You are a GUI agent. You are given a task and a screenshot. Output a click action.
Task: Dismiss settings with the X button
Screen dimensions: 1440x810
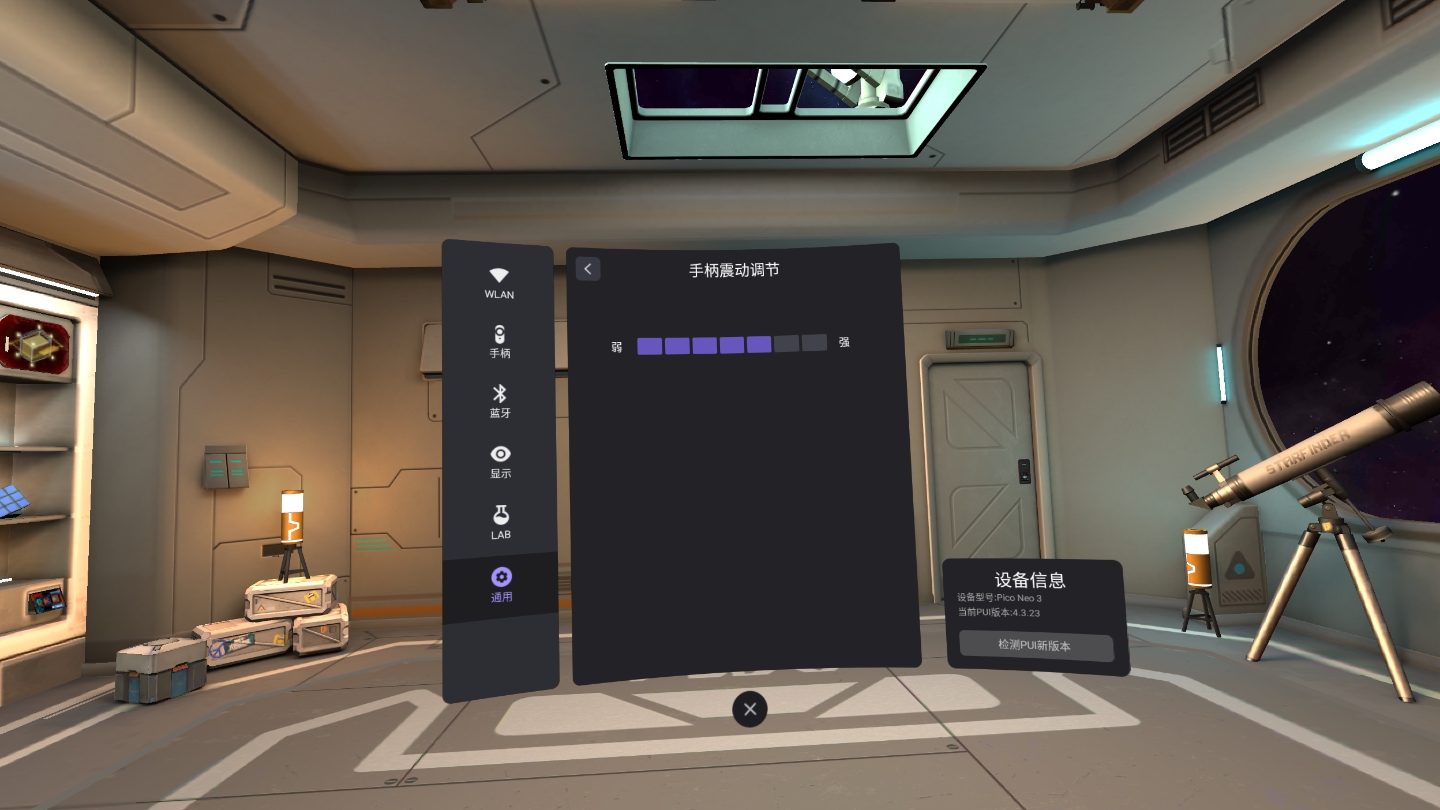tap(749, 709)
